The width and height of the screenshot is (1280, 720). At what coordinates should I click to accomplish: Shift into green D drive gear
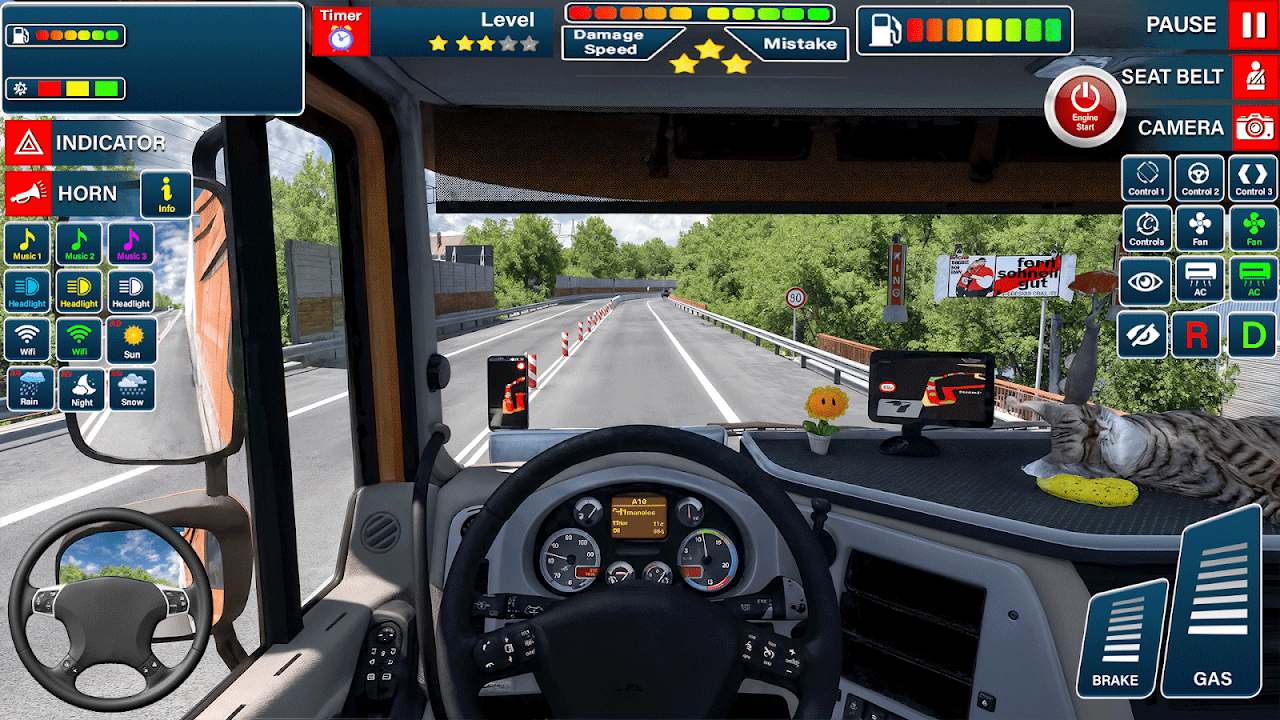(x=1252, y=335)
